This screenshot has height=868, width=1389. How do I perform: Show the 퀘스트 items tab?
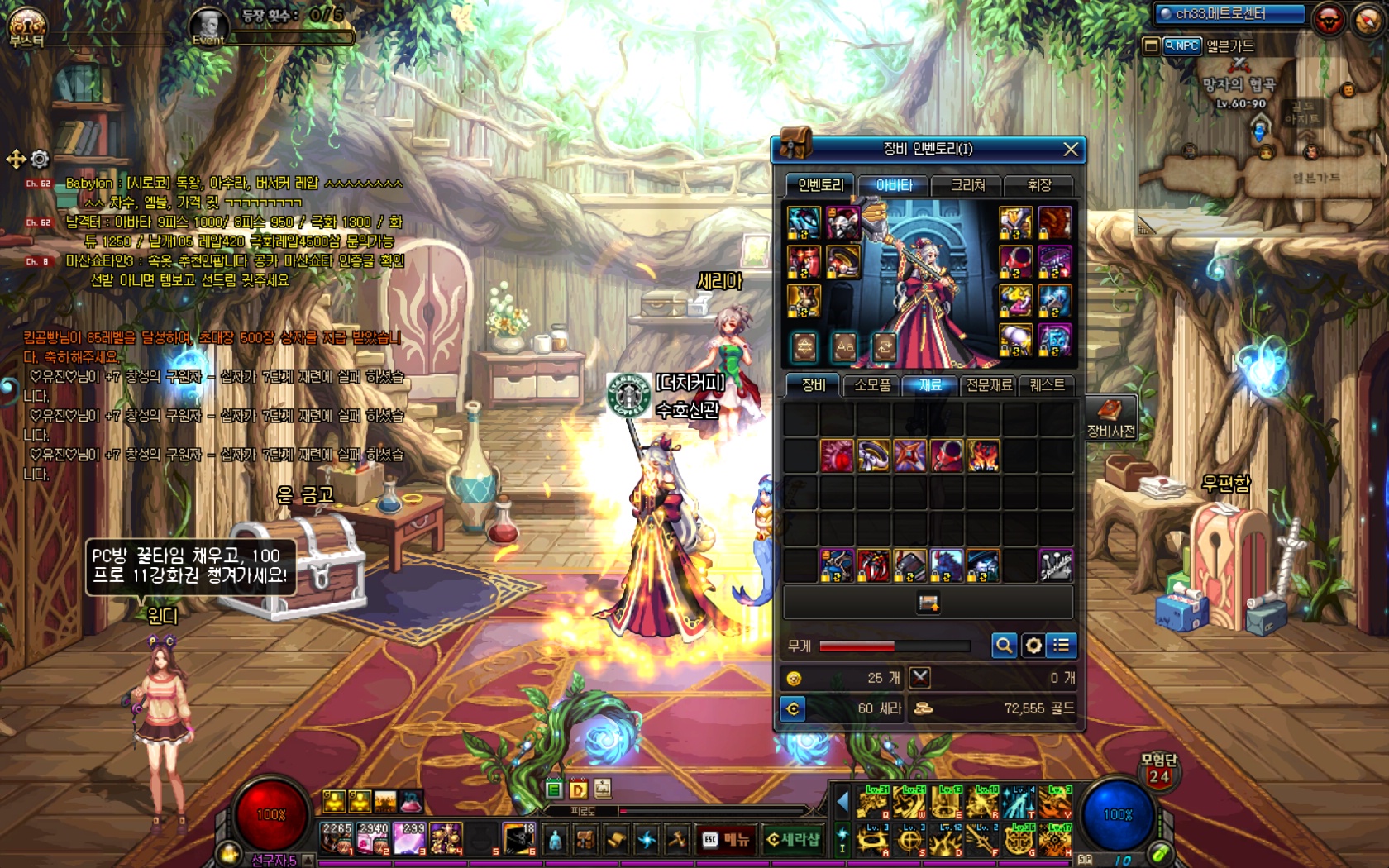pyautogui.click(x=1047, y=385)
